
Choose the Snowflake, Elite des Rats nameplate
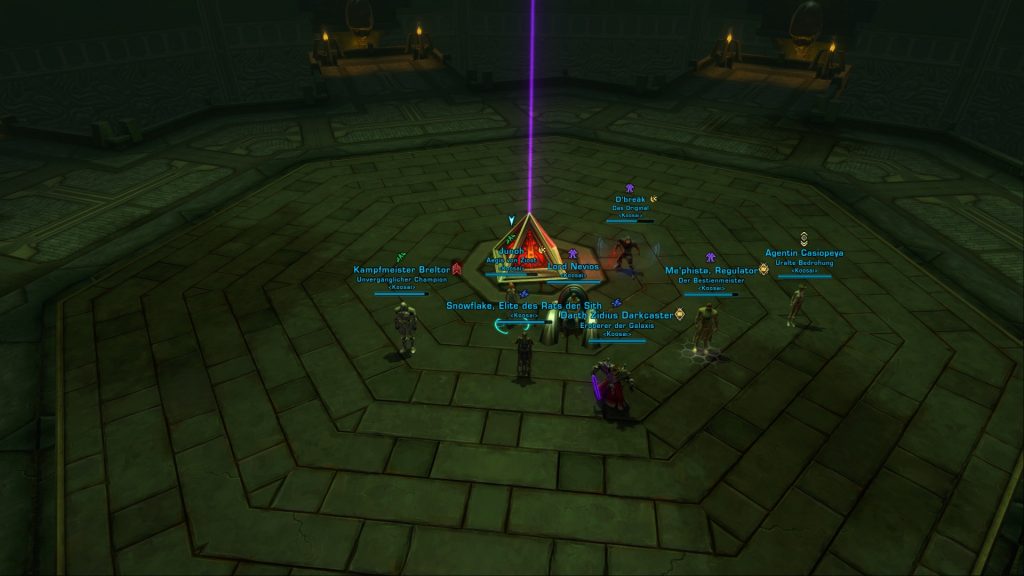pyautogui.click(x=525, y=305)
